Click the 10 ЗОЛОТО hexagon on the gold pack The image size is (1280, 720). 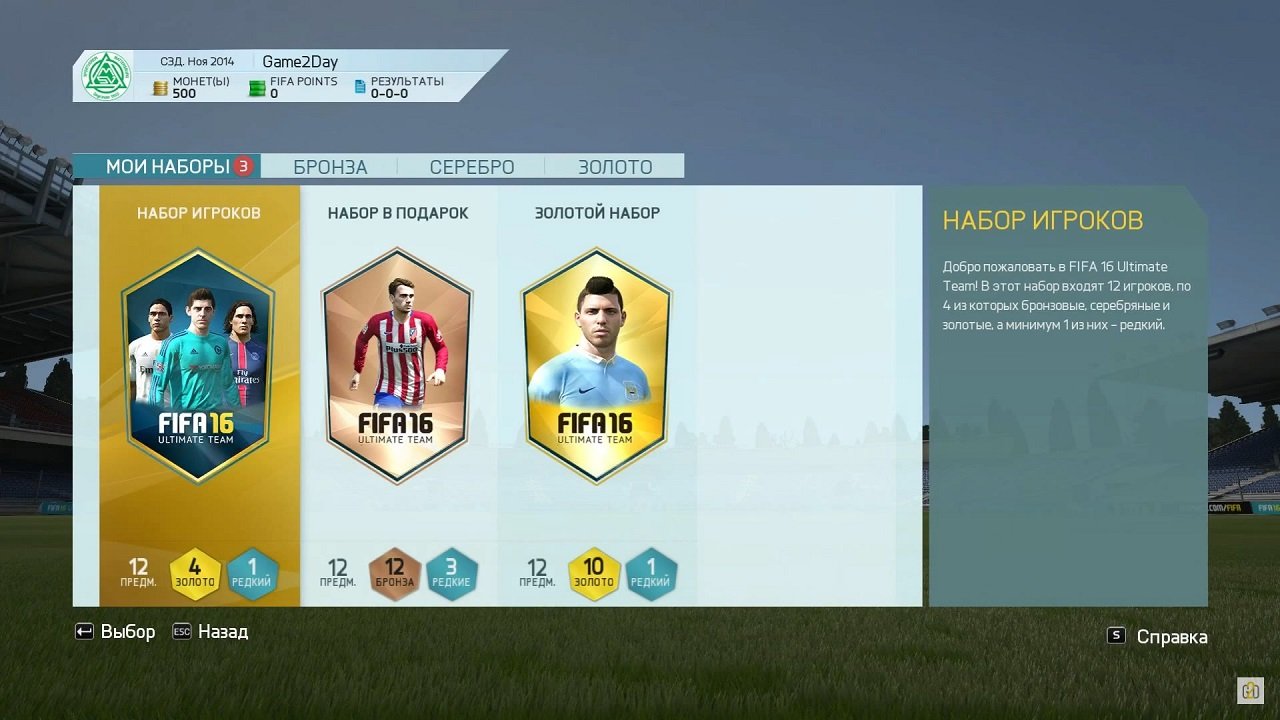tap(595, 570)
